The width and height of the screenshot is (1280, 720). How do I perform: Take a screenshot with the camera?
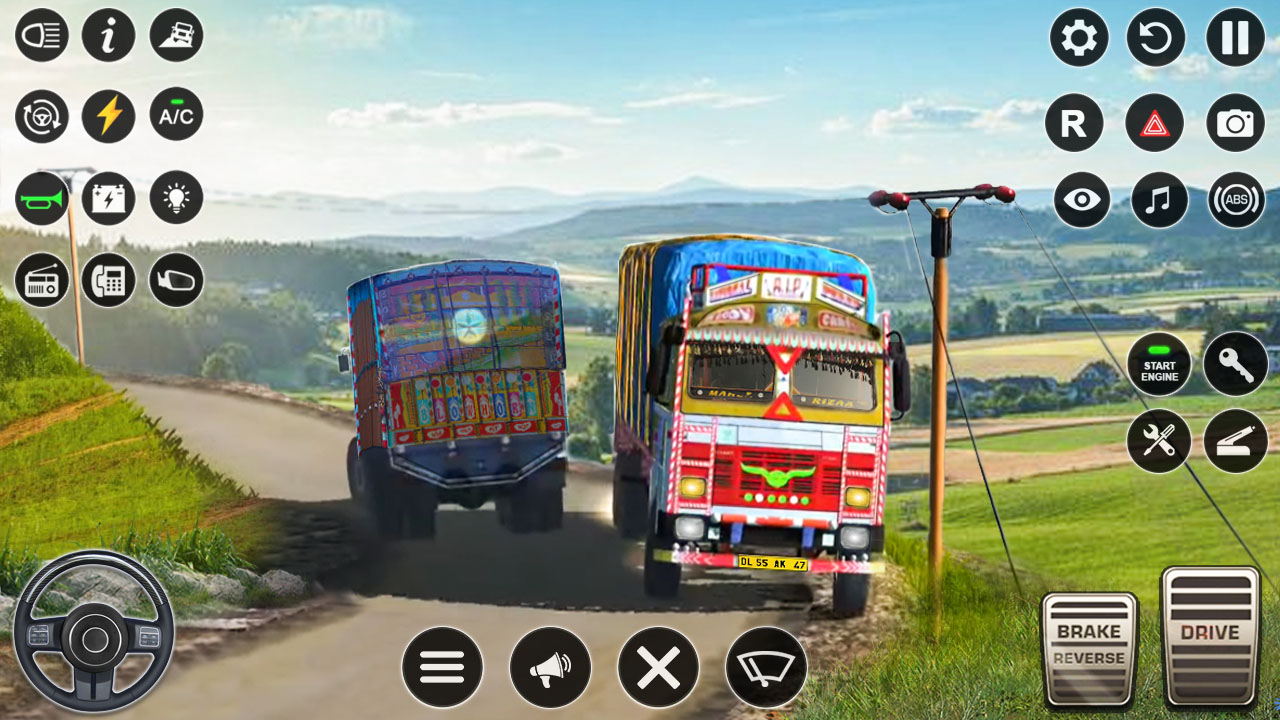click(x=1237, y=123)
